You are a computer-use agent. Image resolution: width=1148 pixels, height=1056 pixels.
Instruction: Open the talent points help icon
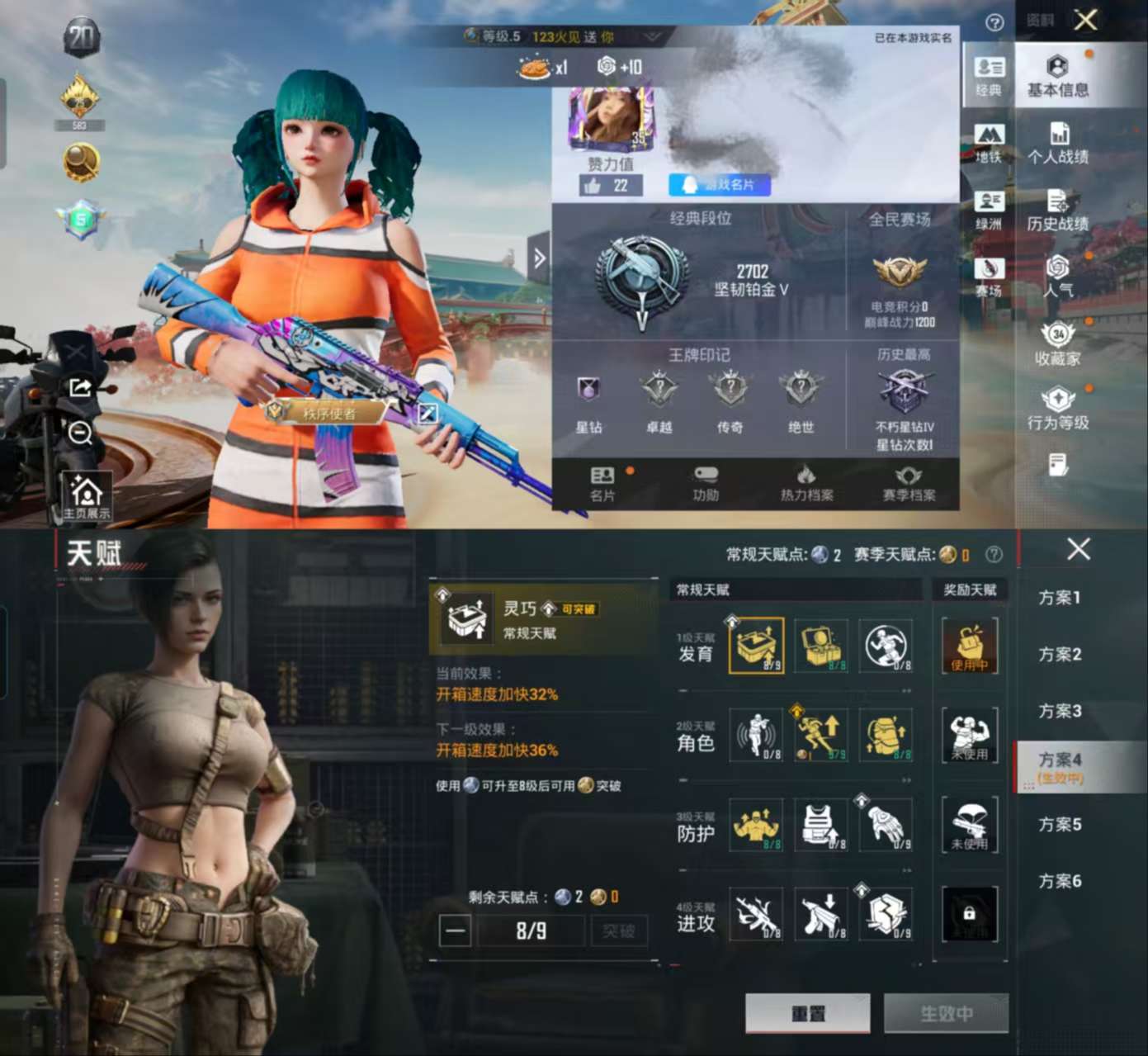point(994,555)
